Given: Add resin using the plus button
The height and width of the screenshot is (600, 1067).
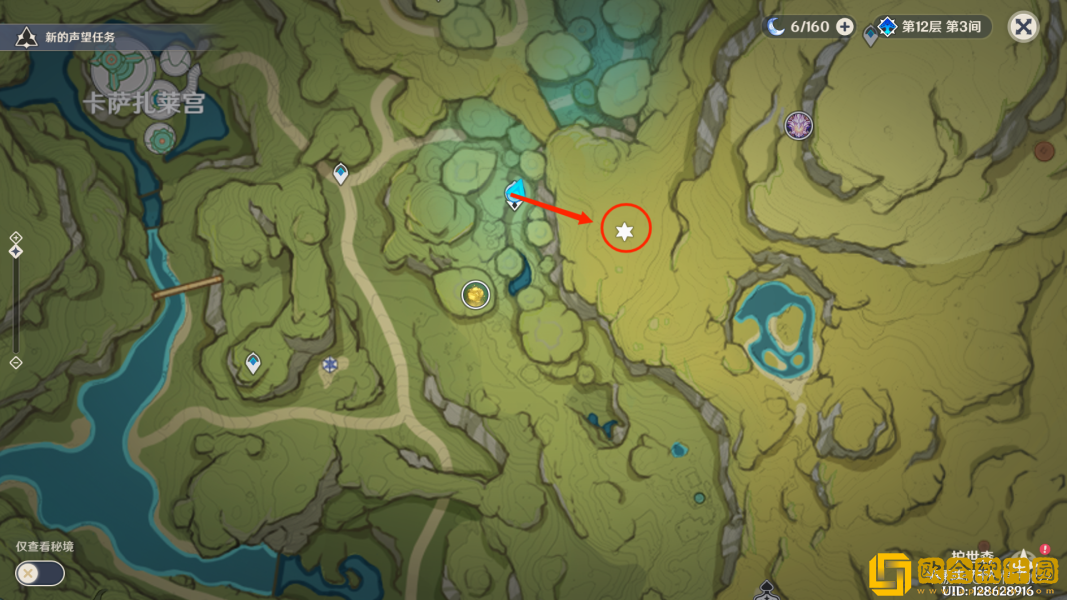Looking at the screenshot, I should [845, 27].
